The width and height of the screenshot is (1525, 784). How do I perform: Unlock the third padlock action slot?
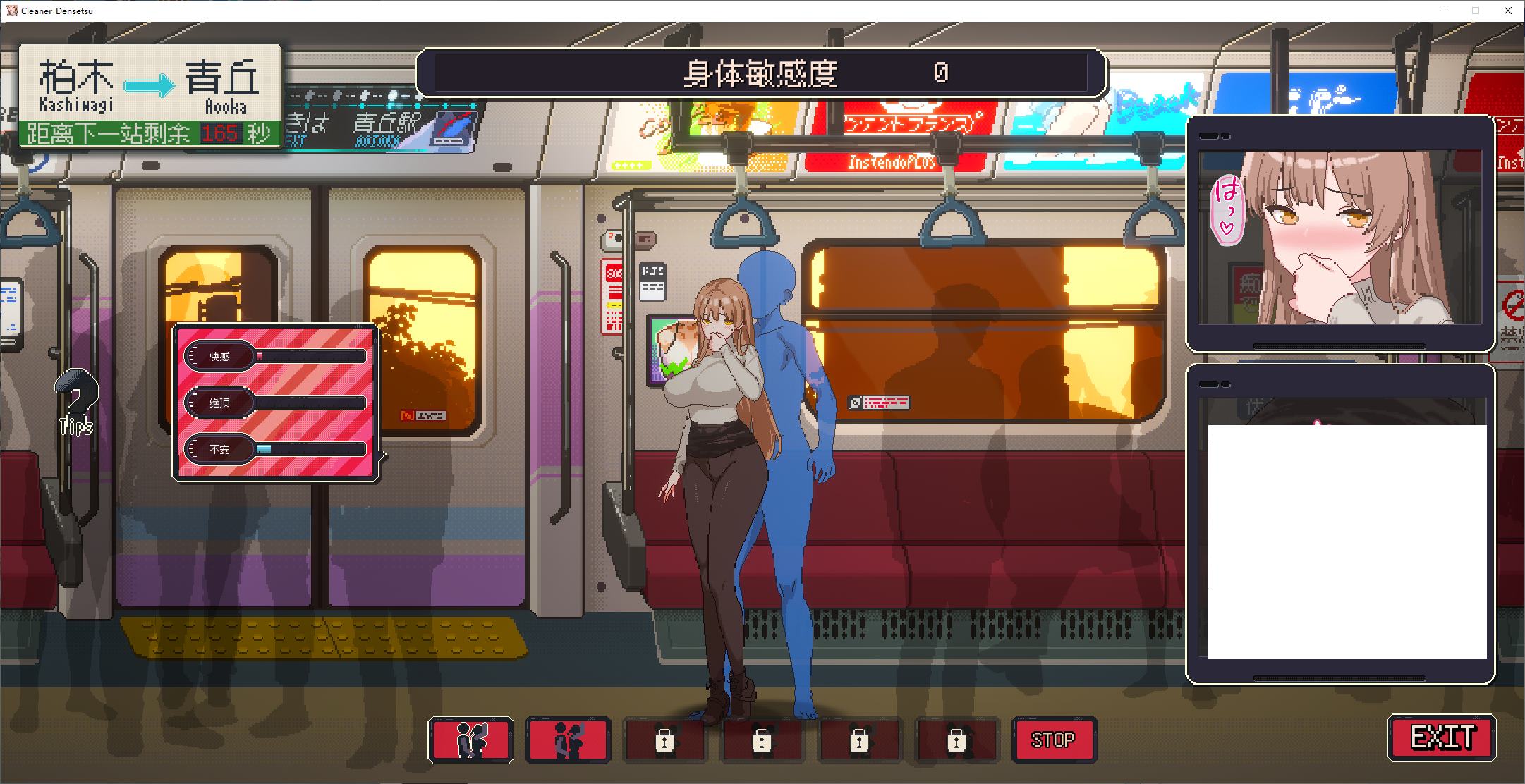point(858,740)
